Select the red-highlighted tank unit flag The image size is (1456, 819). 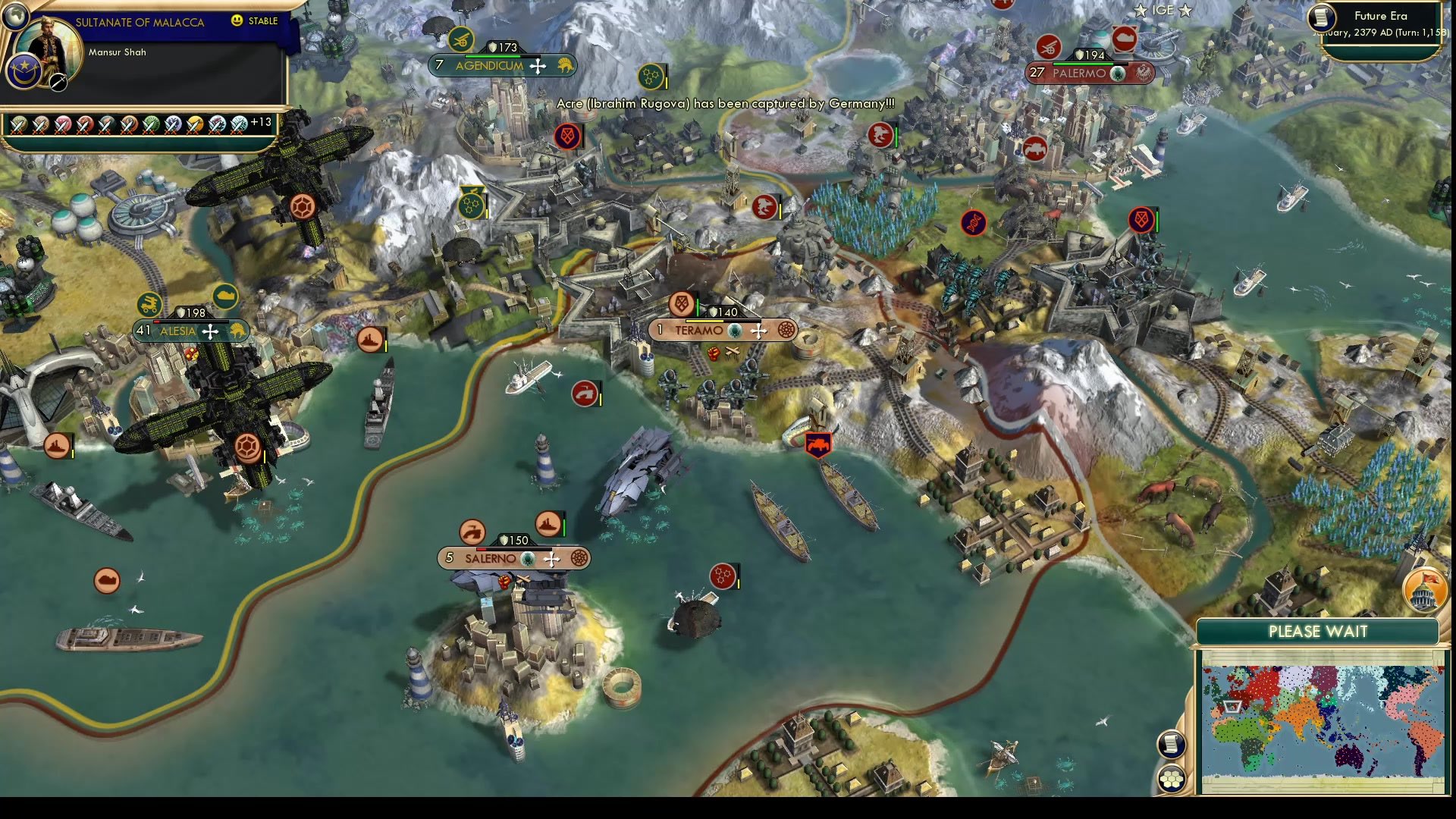tap(817, 445)
